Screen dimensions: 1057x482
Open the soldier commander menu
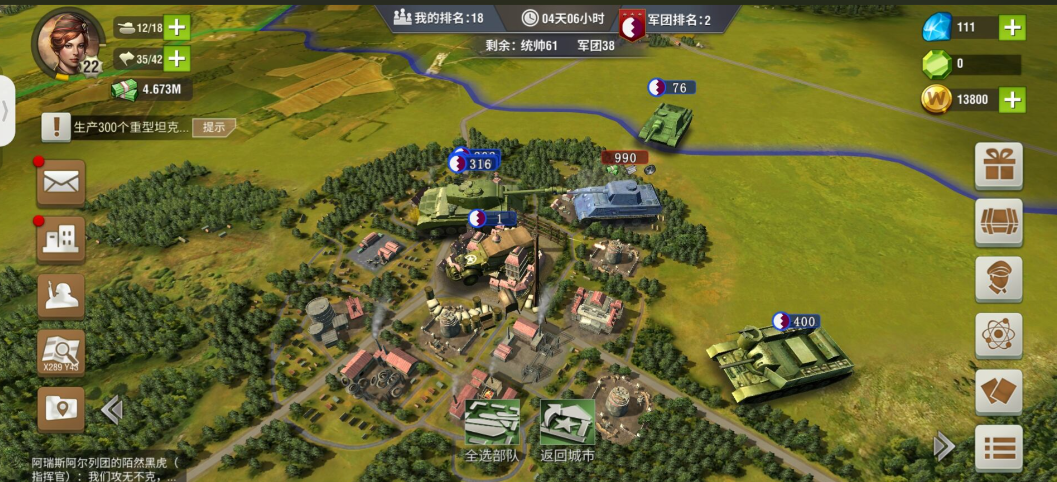(61, 297)
